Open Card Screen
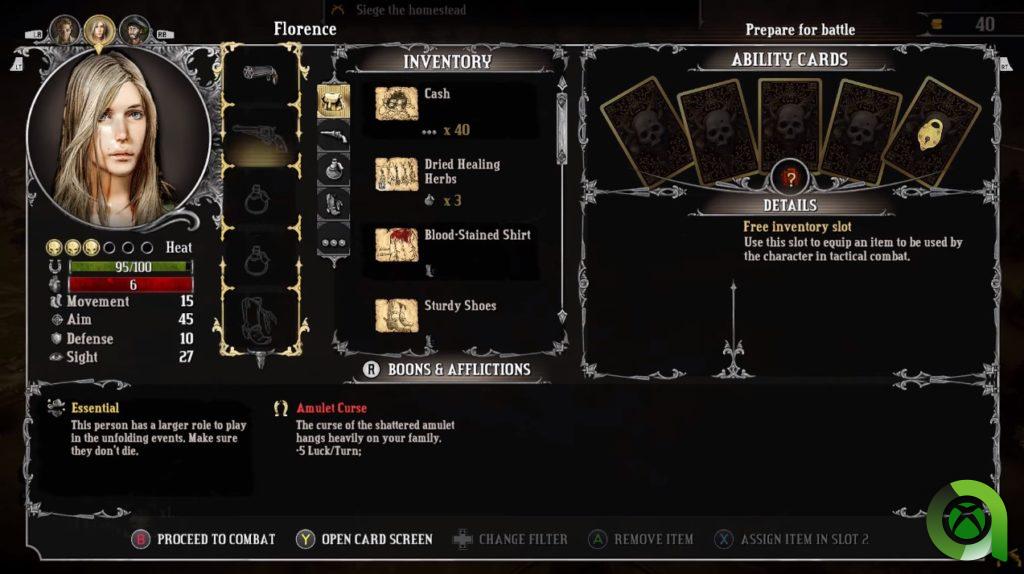The width and height of the screenshot is (1024, 574). pos(365,539)
